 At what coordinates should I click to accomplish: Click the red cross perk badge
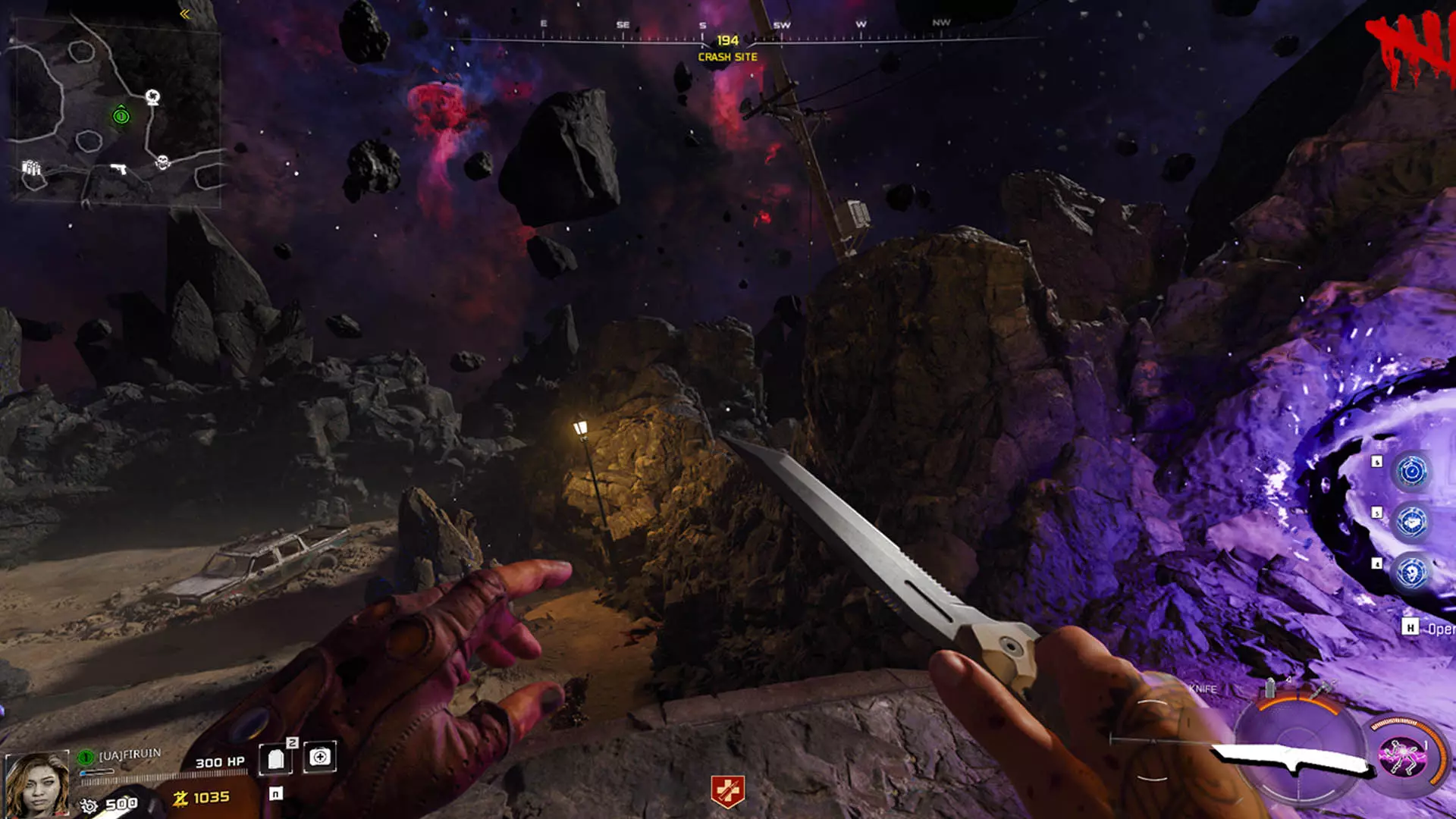pyautogui.click(x=727, y=792)
